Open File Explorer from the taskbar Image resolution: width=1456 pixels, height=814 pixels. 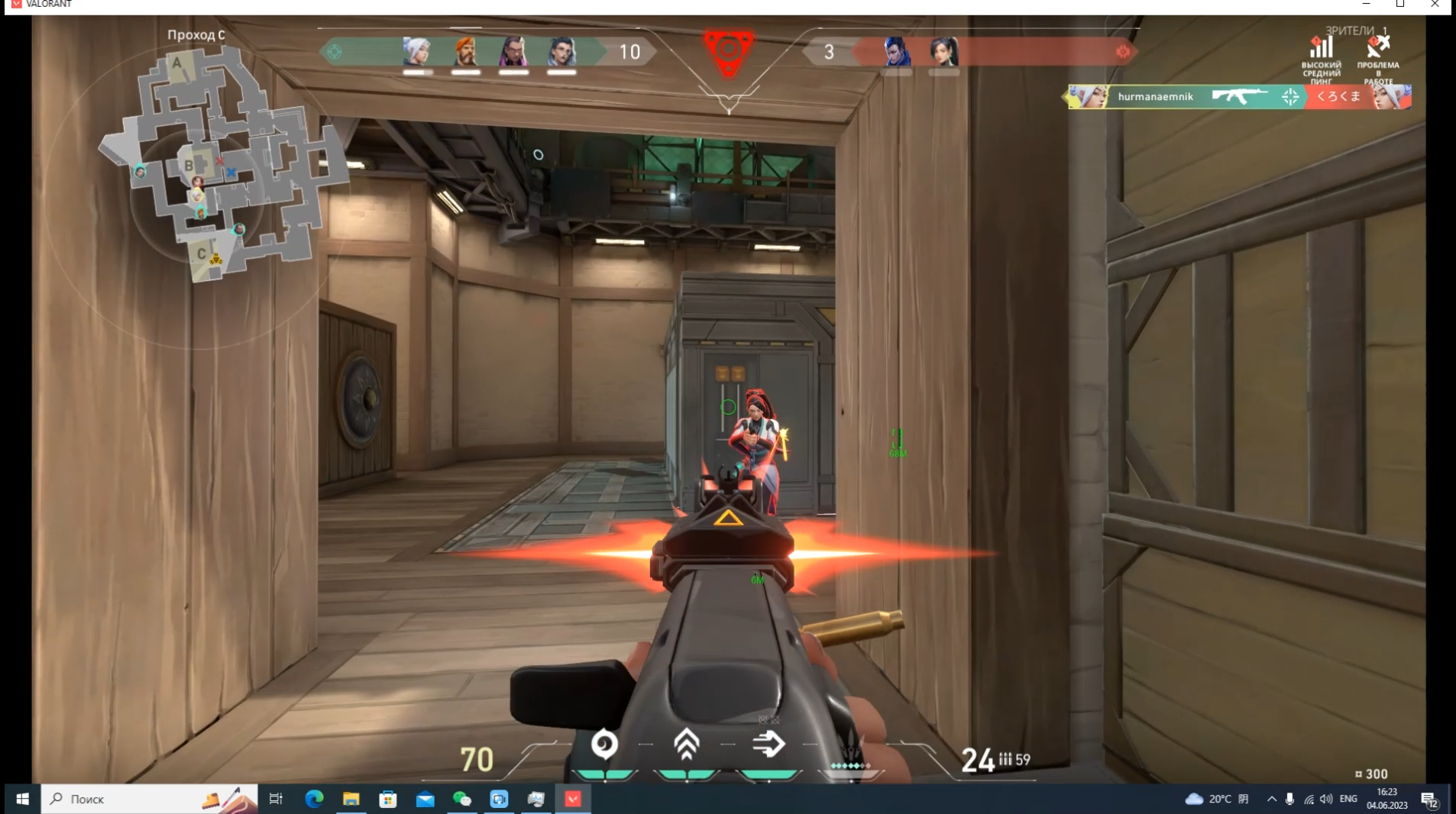pos(351,799)
